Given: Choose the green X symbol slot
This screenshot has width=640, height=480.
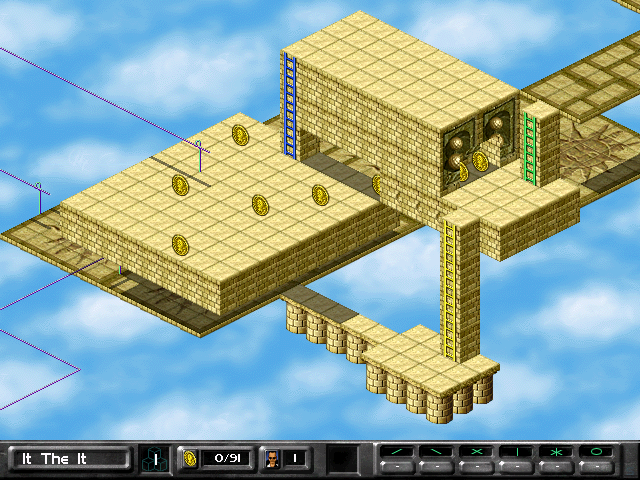Looking at the screenshot, I should click(x=476, y=452).
